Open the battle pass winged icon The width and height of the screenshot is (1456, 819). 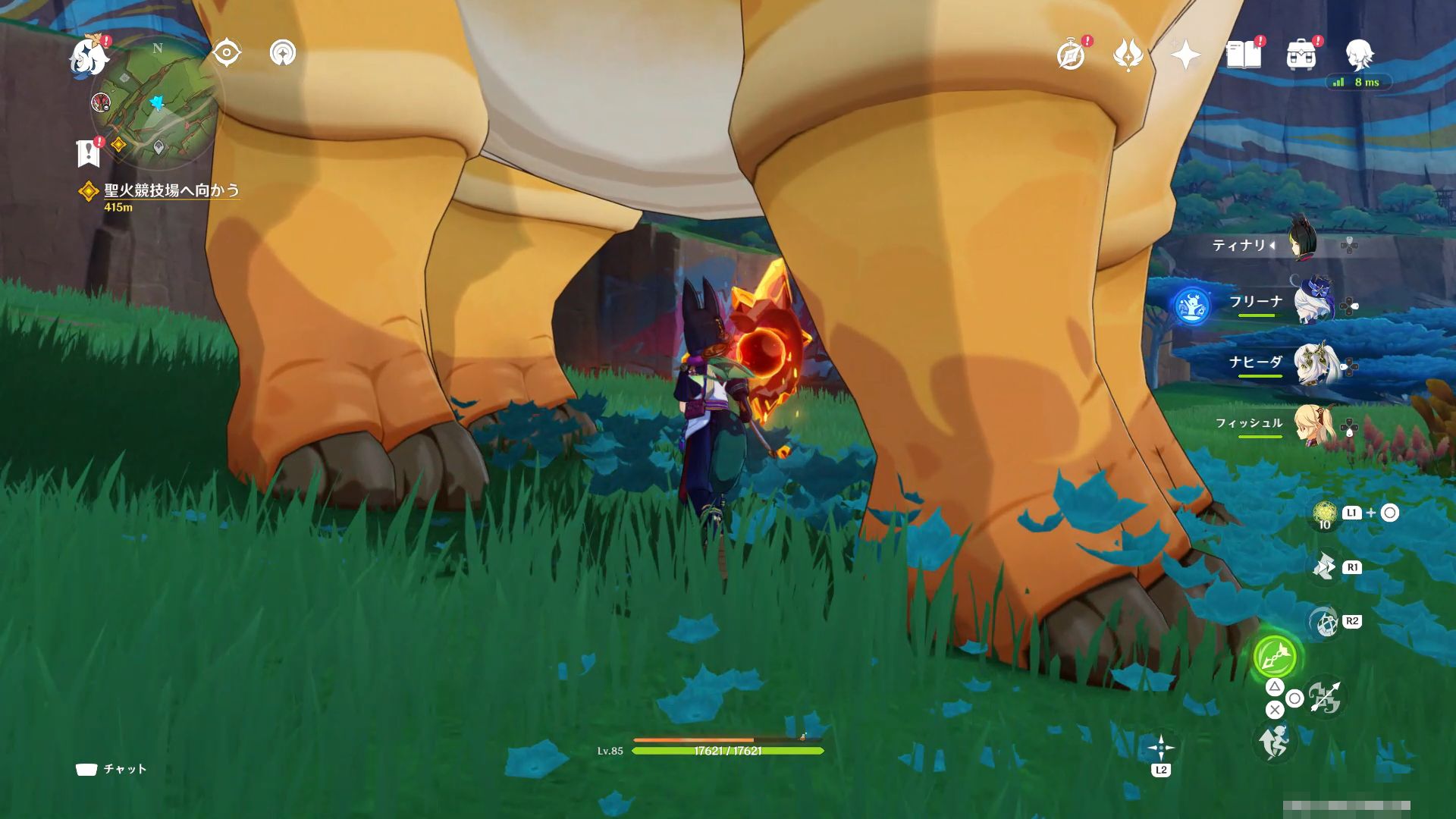point(1128,55)
